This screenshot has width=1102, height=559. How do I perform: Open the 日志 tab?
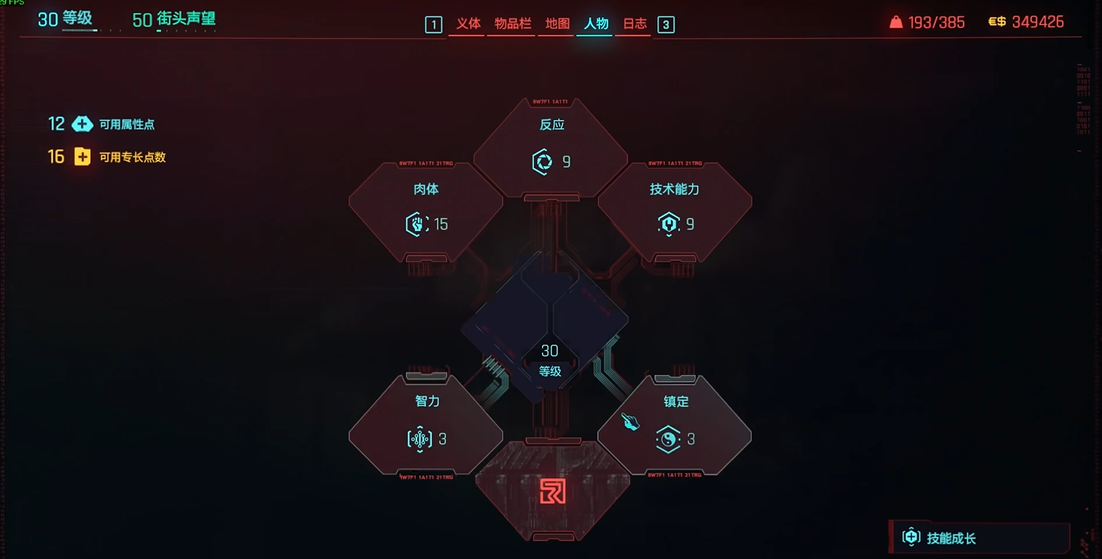pos(634,24)
